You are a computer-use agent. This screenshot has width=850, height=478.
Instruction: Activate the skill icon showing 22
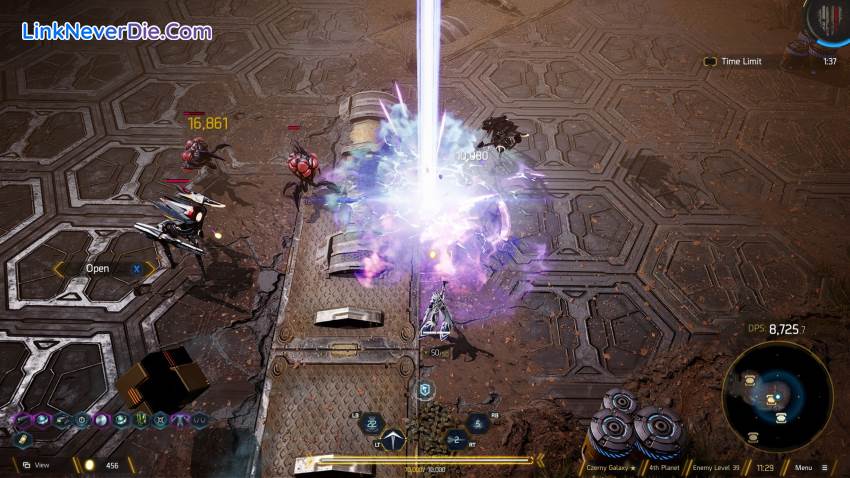pyautogui.click(x=371, y=423)
